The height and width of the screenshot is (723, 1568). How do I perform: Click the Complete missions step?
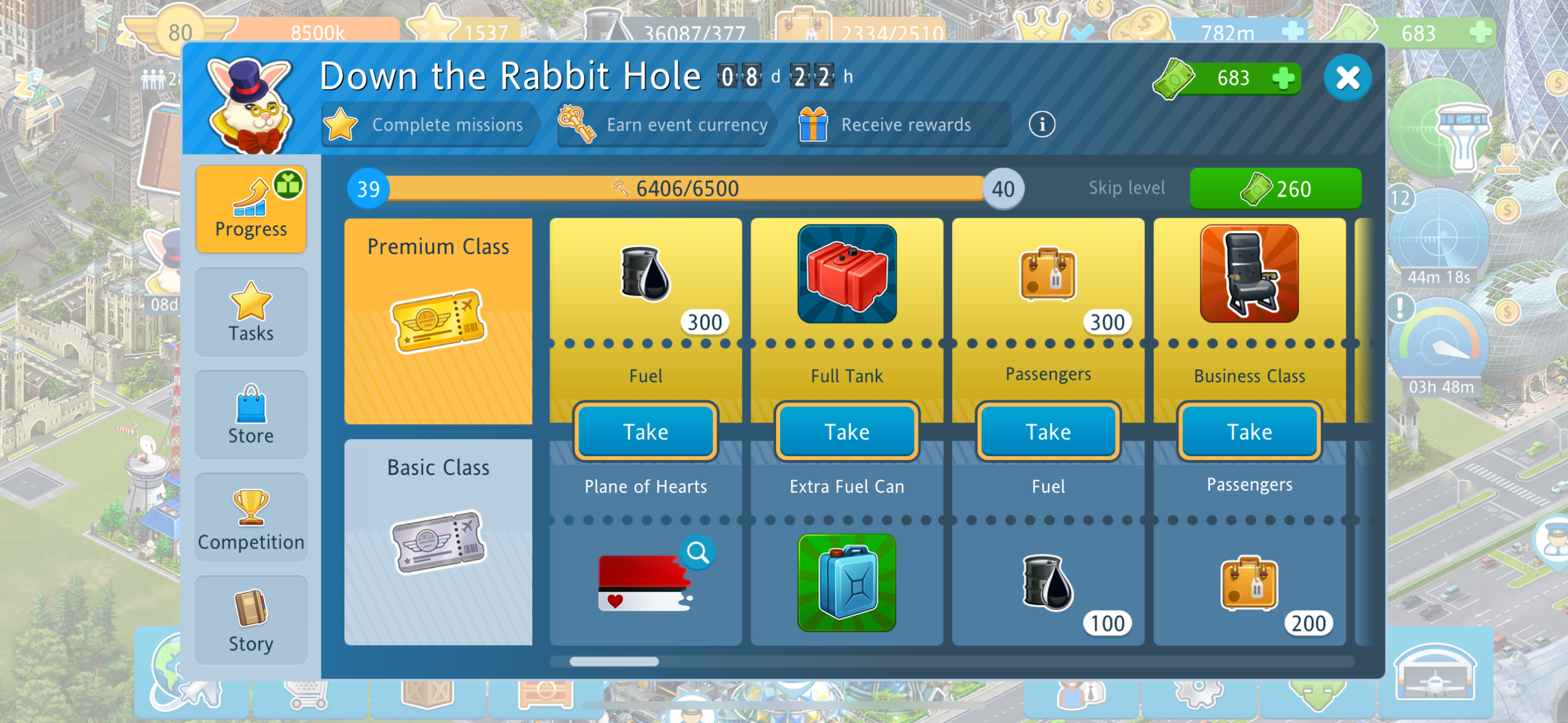[x=429, y=125]
